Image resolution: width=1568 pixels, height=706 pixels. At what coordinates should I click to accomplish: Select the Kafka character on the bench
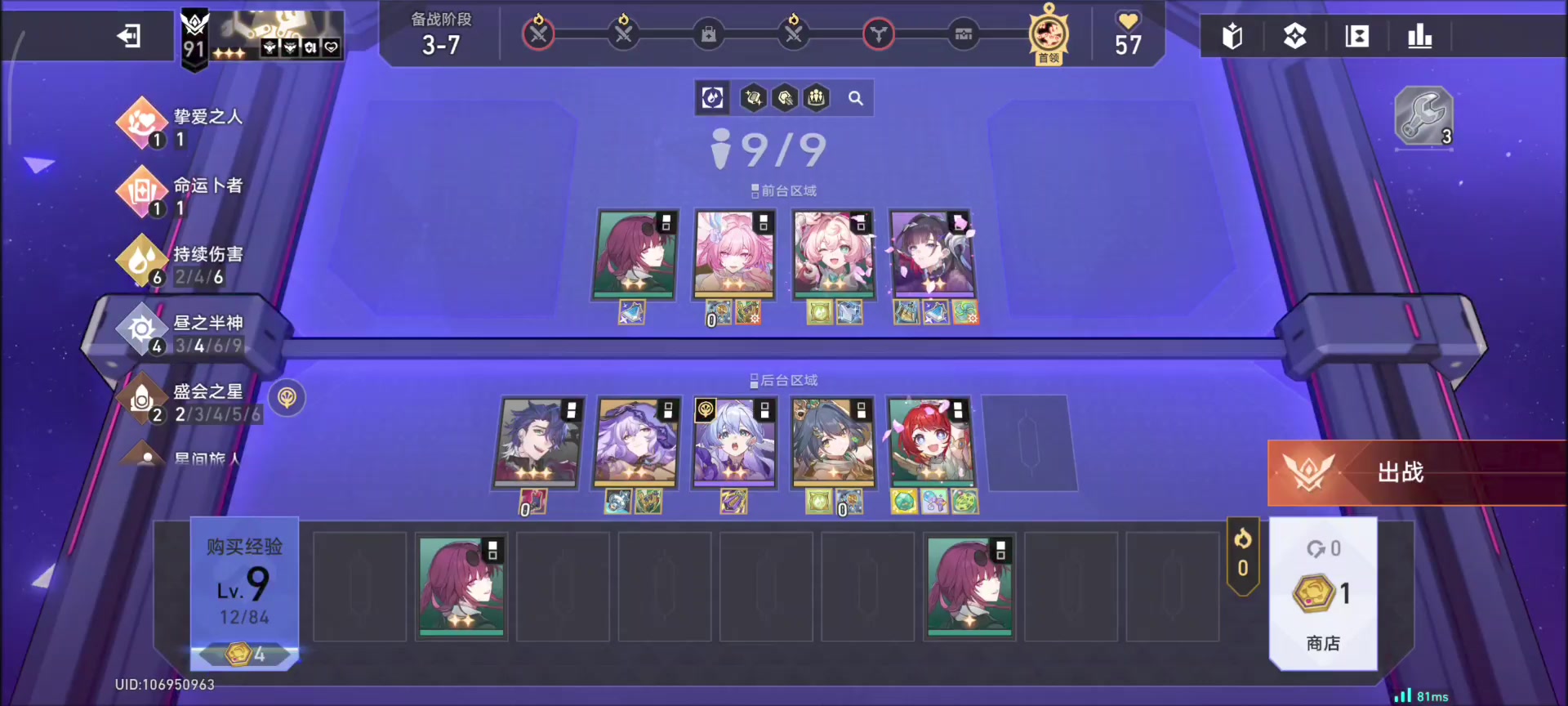(x=461, y=586)
